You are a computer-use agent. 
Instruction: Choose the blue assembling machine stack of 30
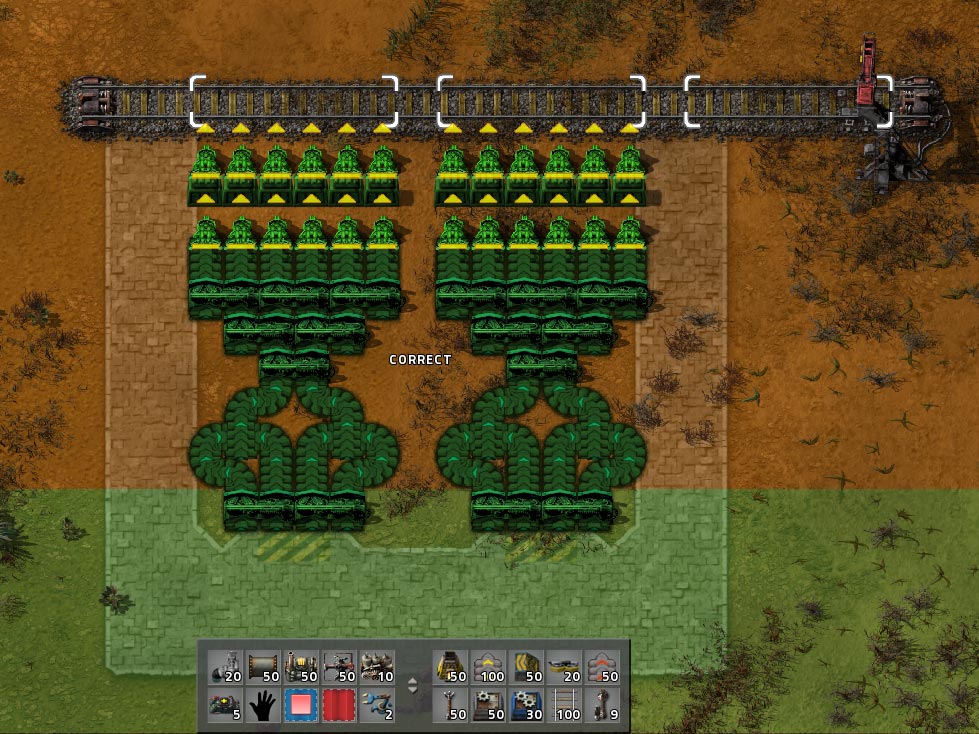tap(528, 705)
